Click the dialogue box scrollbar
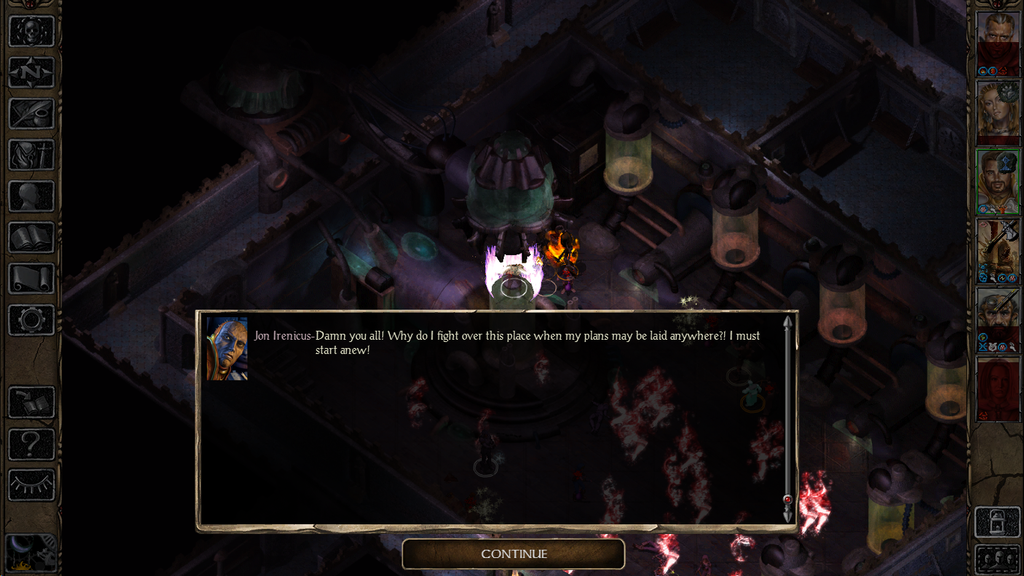 click(x=788, y=420)
